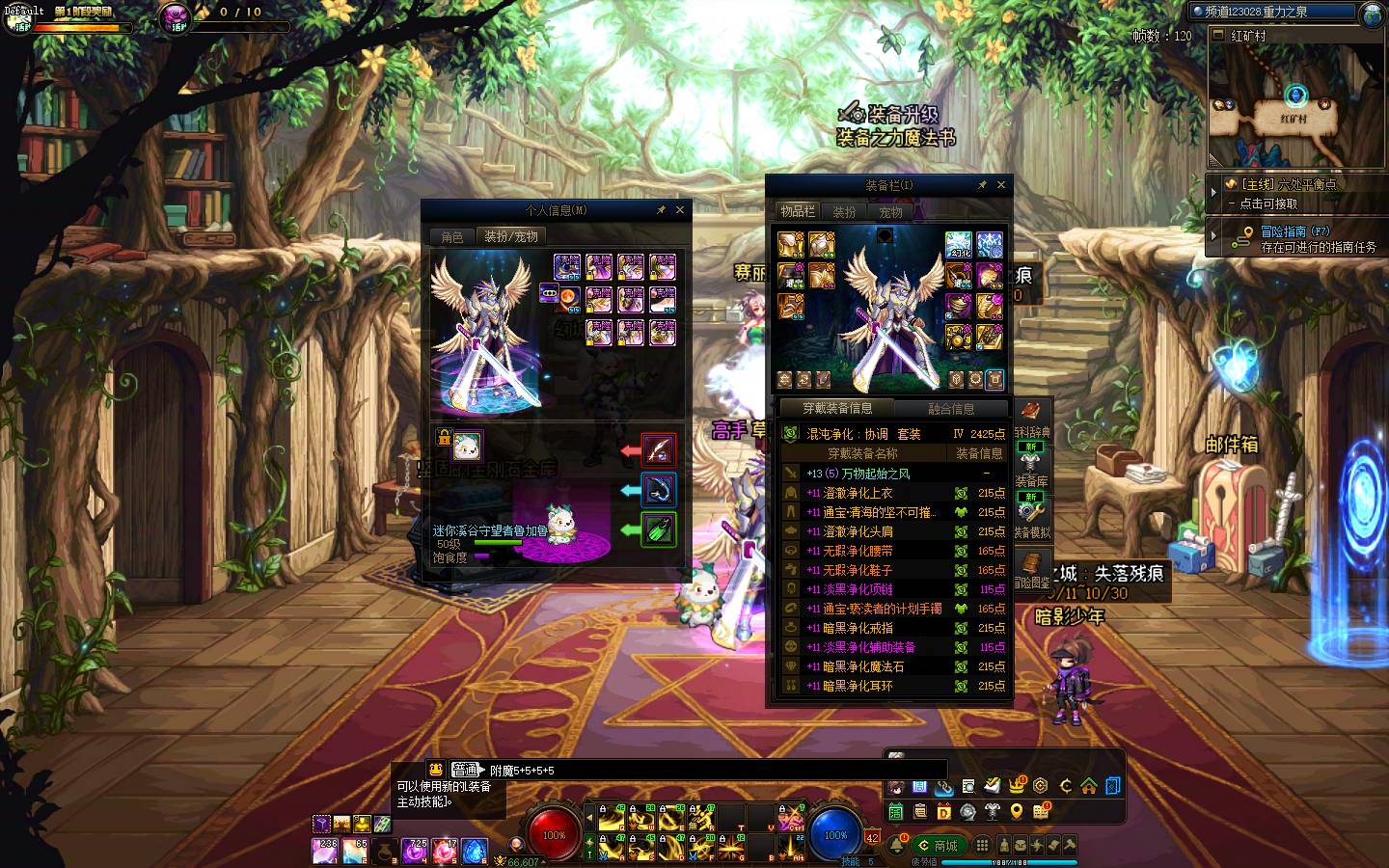Show the 融合信息 fusion info tab
Viewport: 1389px width, 868px height.
coord(951,409)
